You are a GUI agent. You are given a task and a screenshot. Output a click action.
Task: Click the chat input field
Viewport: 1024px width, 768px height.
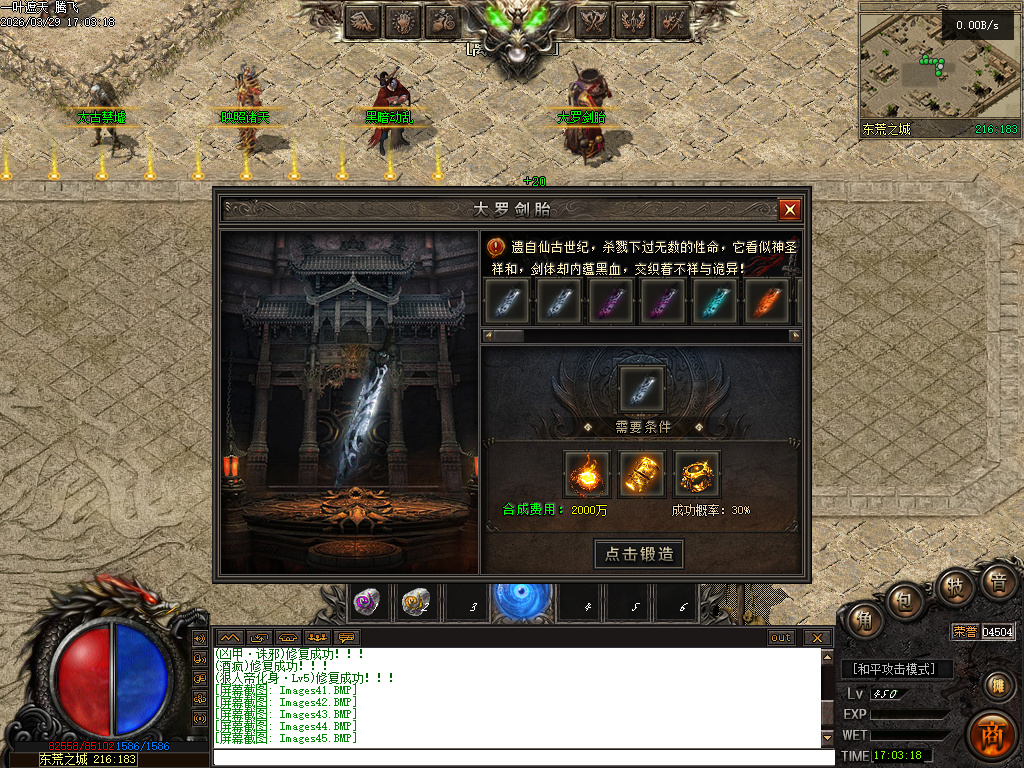(x=520, y=757)
